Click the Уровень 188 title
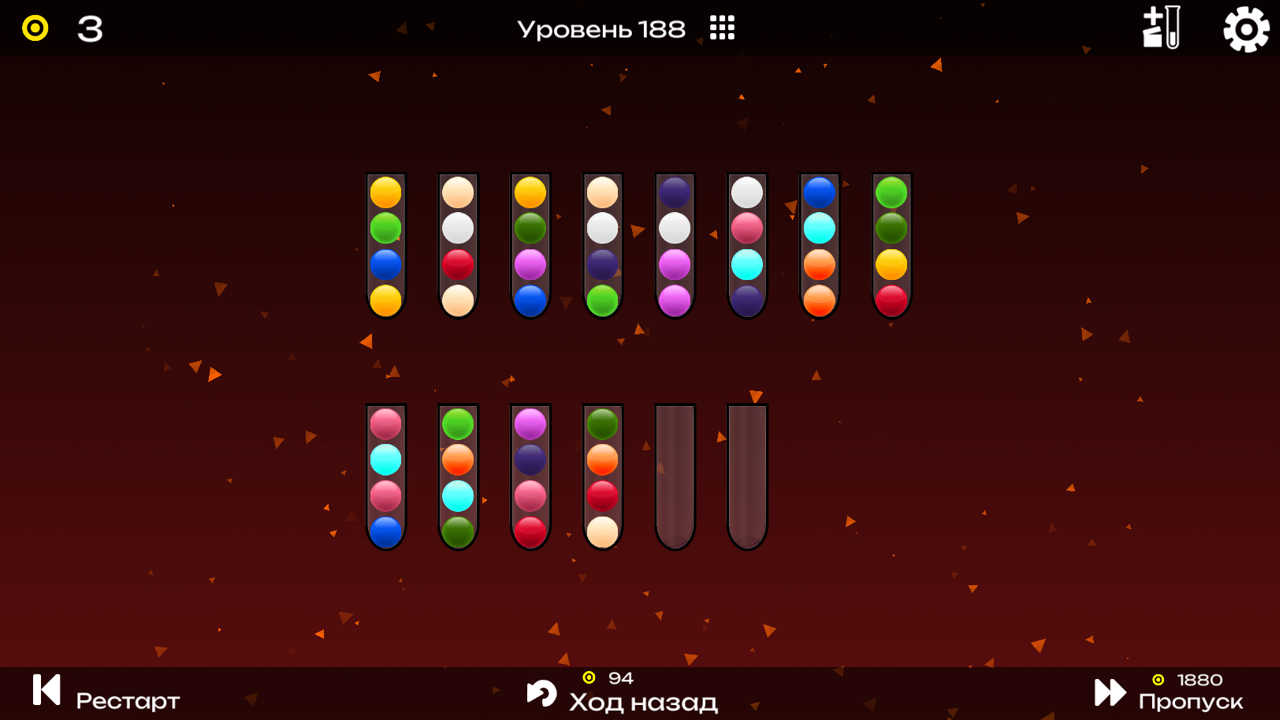Viewport: 1280px width, 720px height. (600, 29)
